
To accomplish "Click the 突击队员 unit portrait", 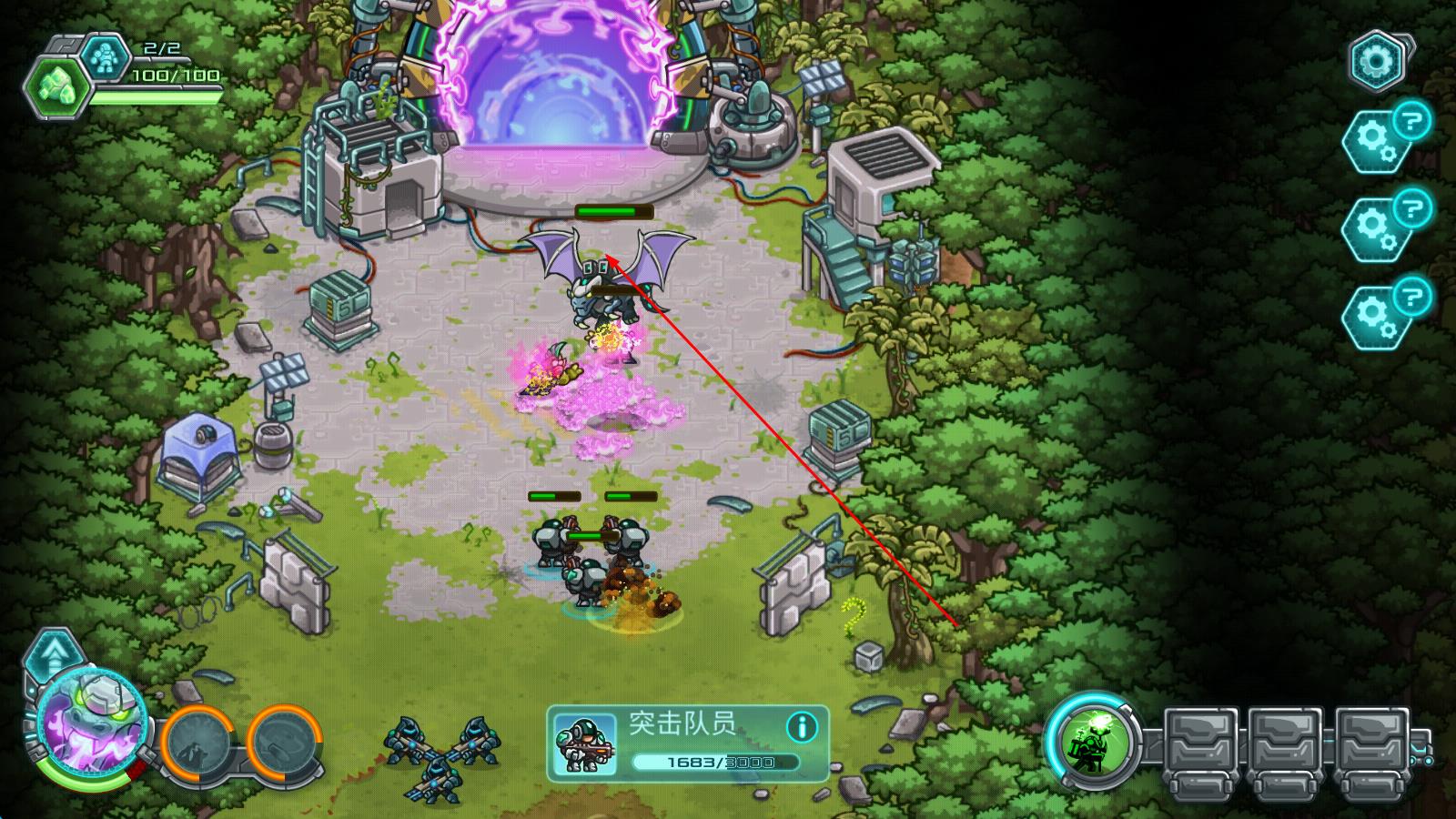I will [583, 744].
